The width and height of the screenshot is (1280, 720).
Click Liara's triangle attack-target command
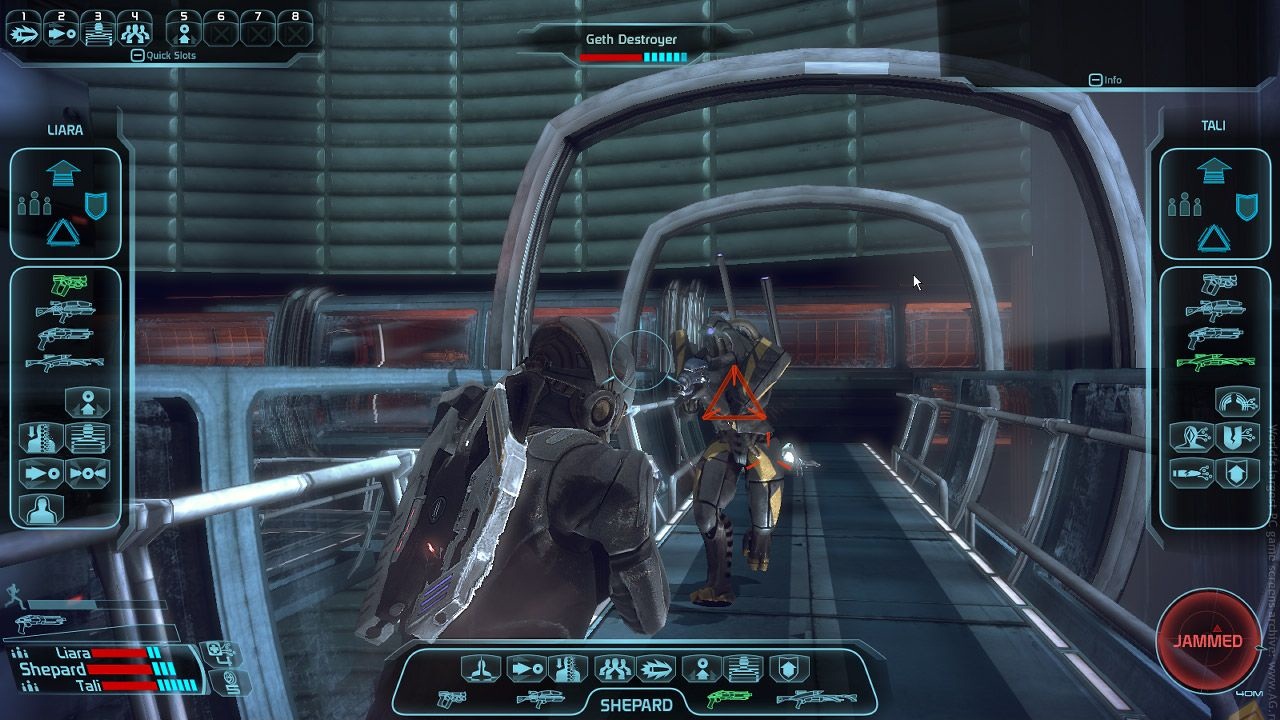click(64, 234)
